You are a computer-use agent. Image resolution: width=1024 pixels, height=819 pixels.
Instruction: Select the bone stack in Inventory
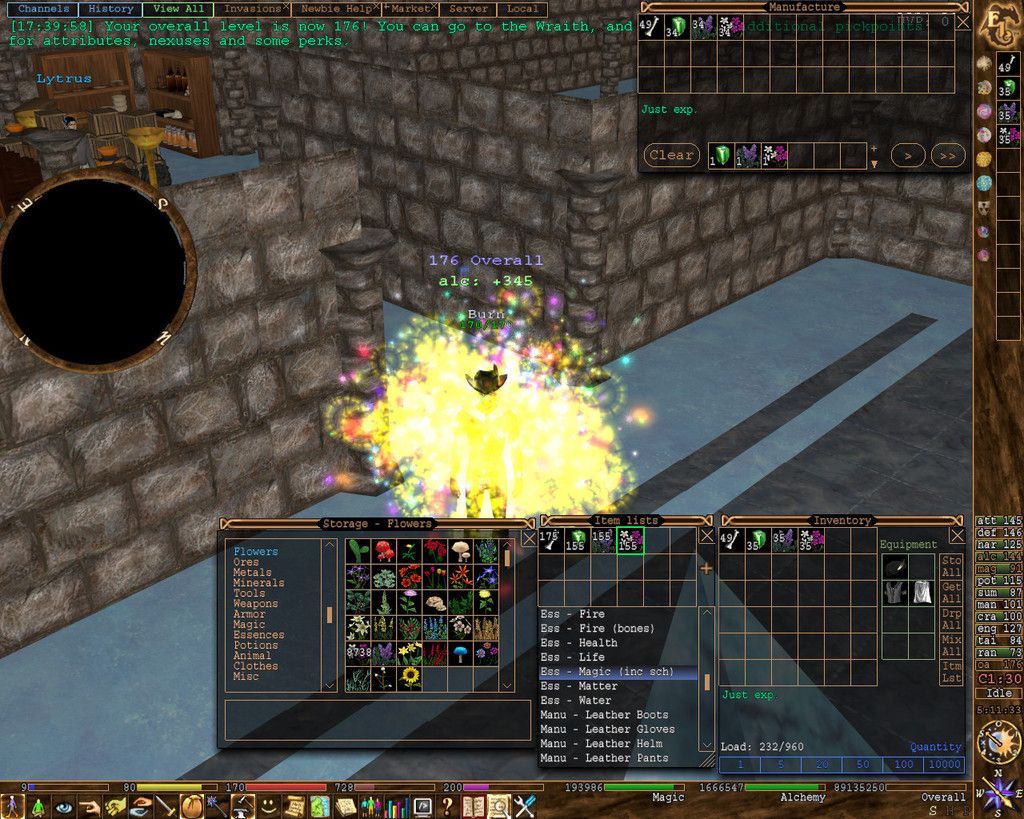click(732, 540)
